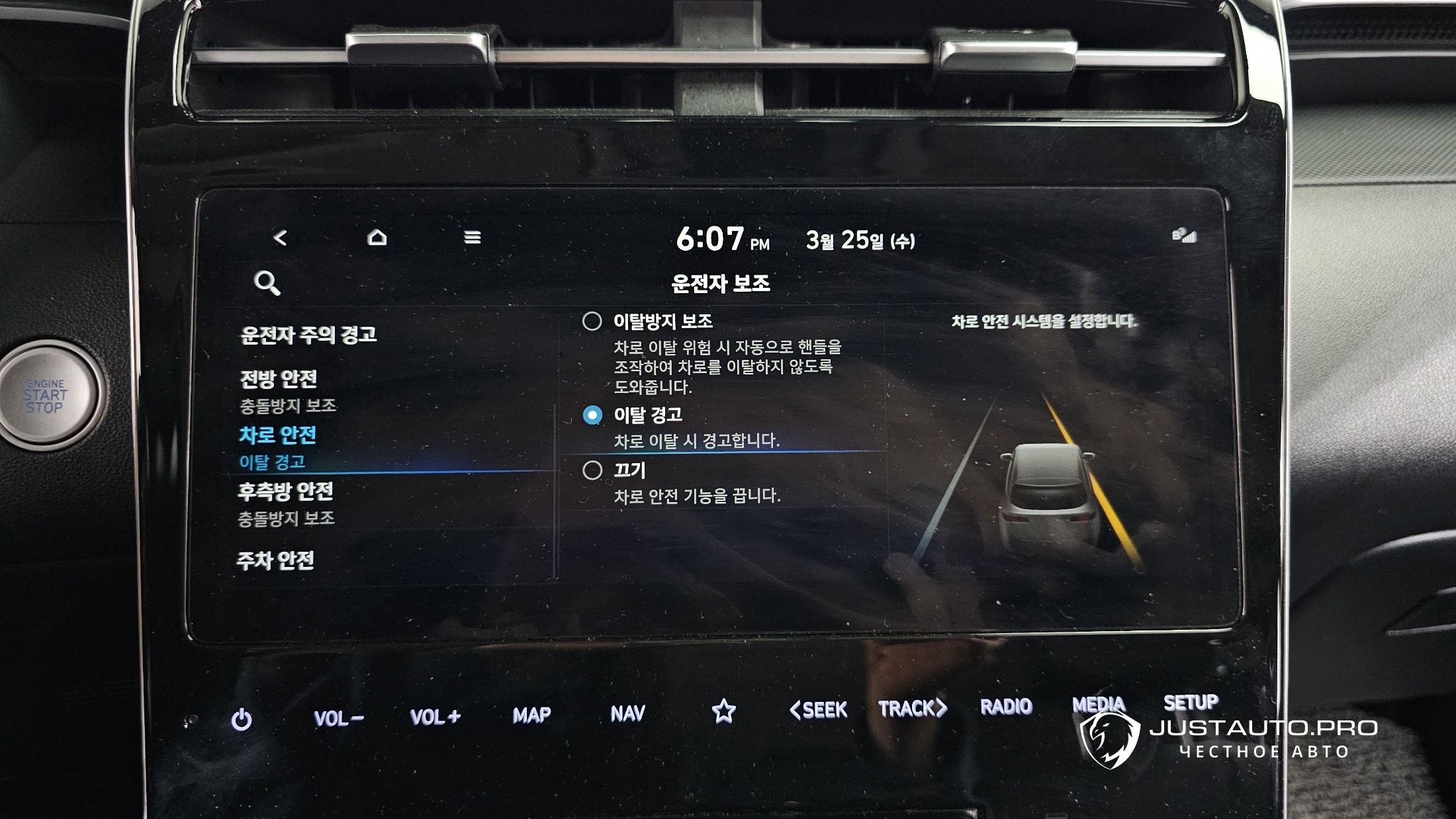Go to the home screen icon

point(377,237)
